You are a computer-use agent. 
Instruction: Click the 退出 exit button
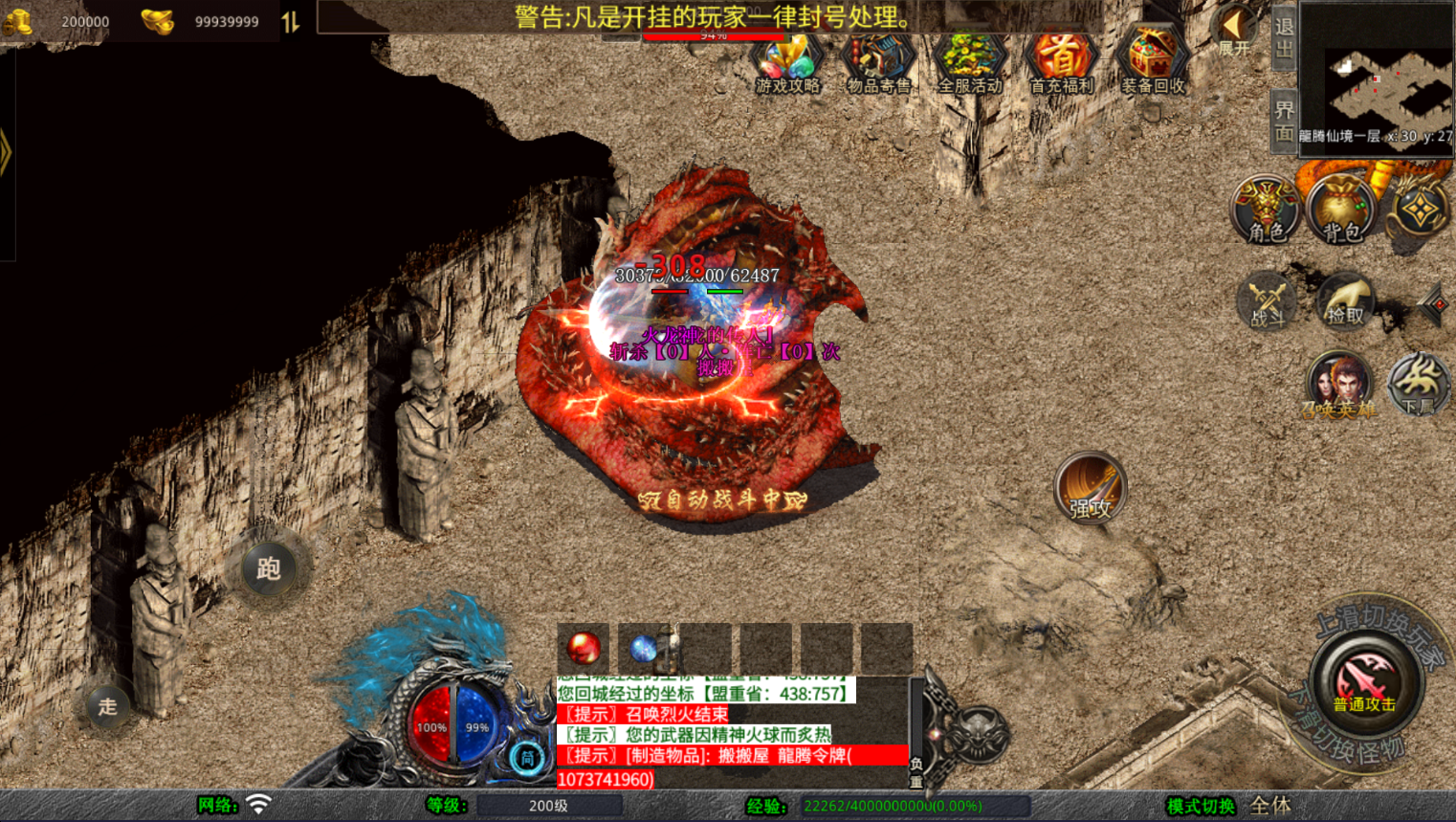pyautogui.click(x=1284, y=38)
